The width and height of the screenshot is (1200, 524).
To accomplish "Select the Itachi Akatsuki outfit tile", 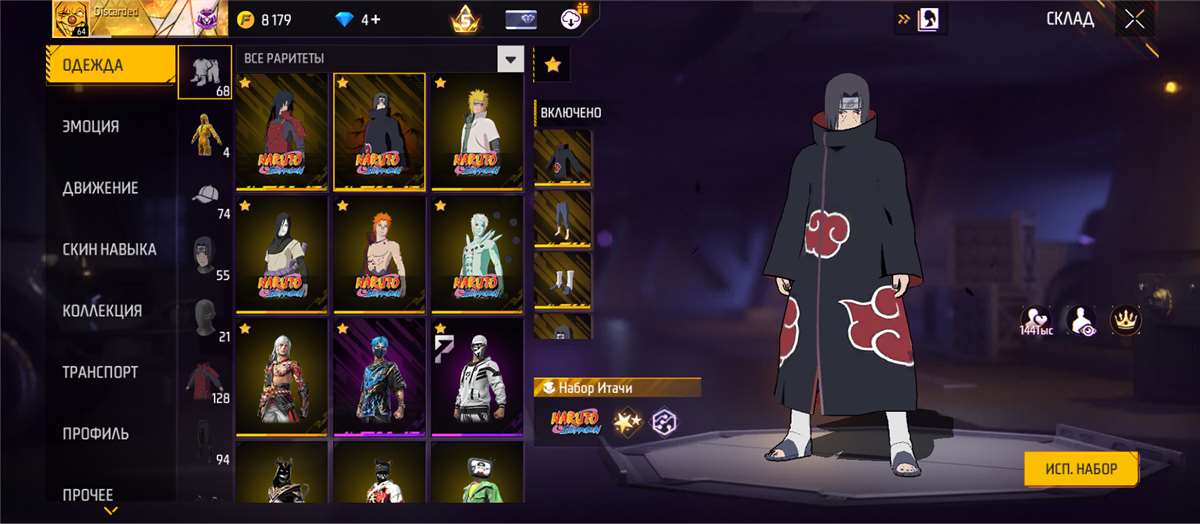I will tap(379, 131).
